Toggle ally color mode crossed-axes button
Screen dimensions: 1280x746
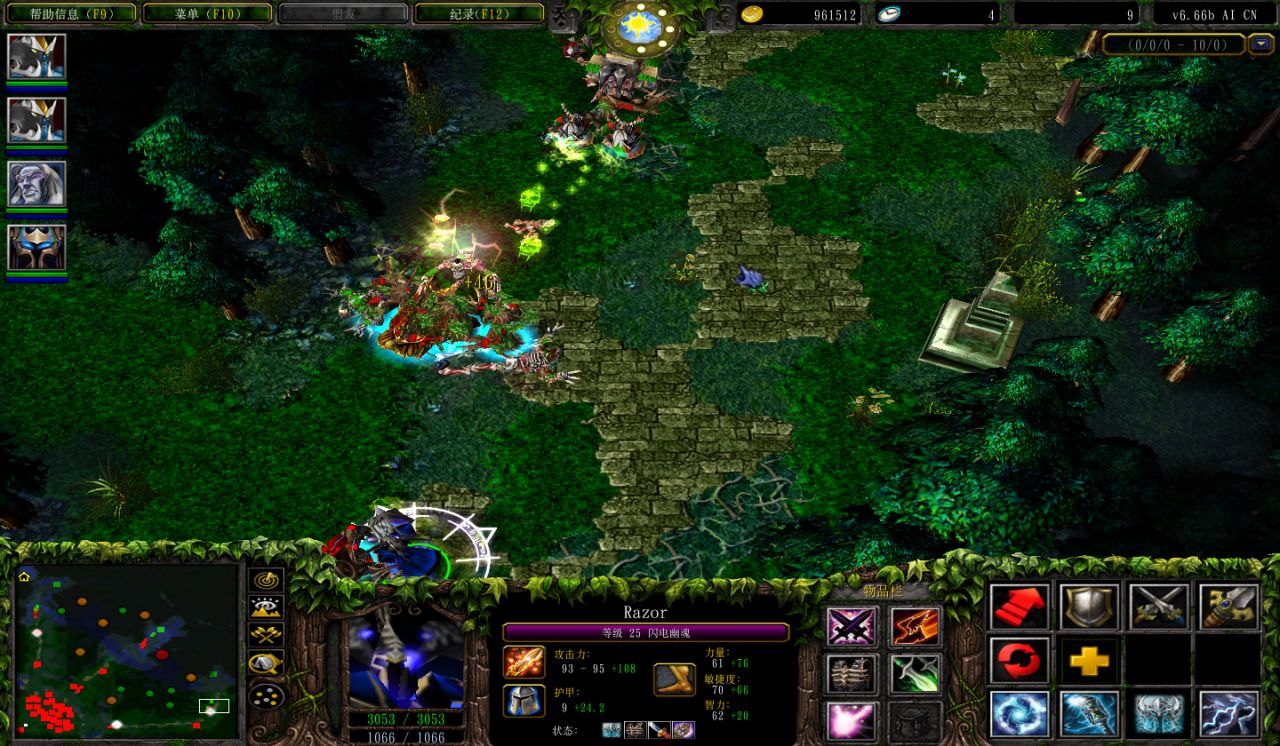(x=266, y=635)
